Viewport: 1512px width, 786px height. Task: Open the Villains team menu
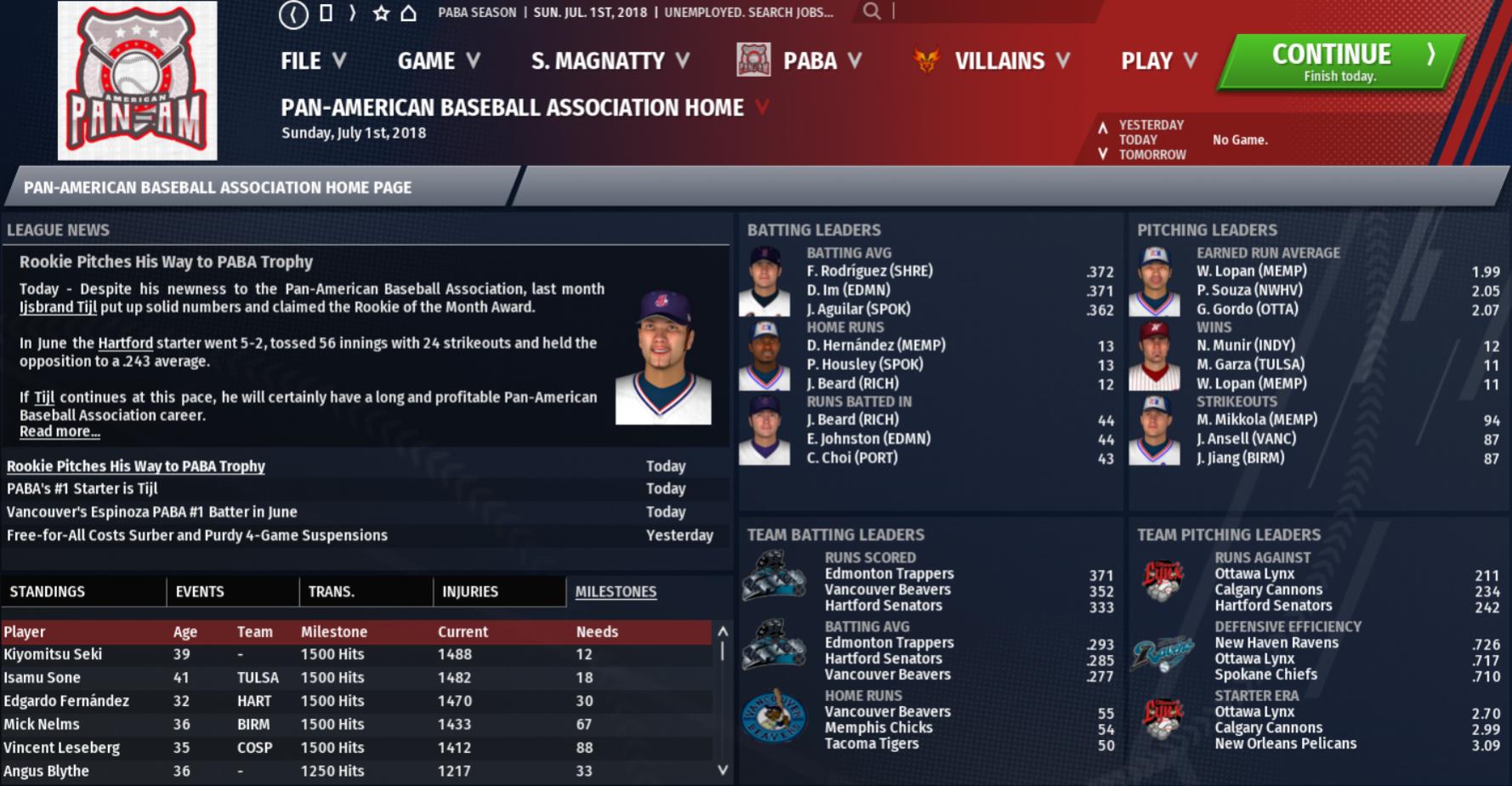click(1000, 61)
